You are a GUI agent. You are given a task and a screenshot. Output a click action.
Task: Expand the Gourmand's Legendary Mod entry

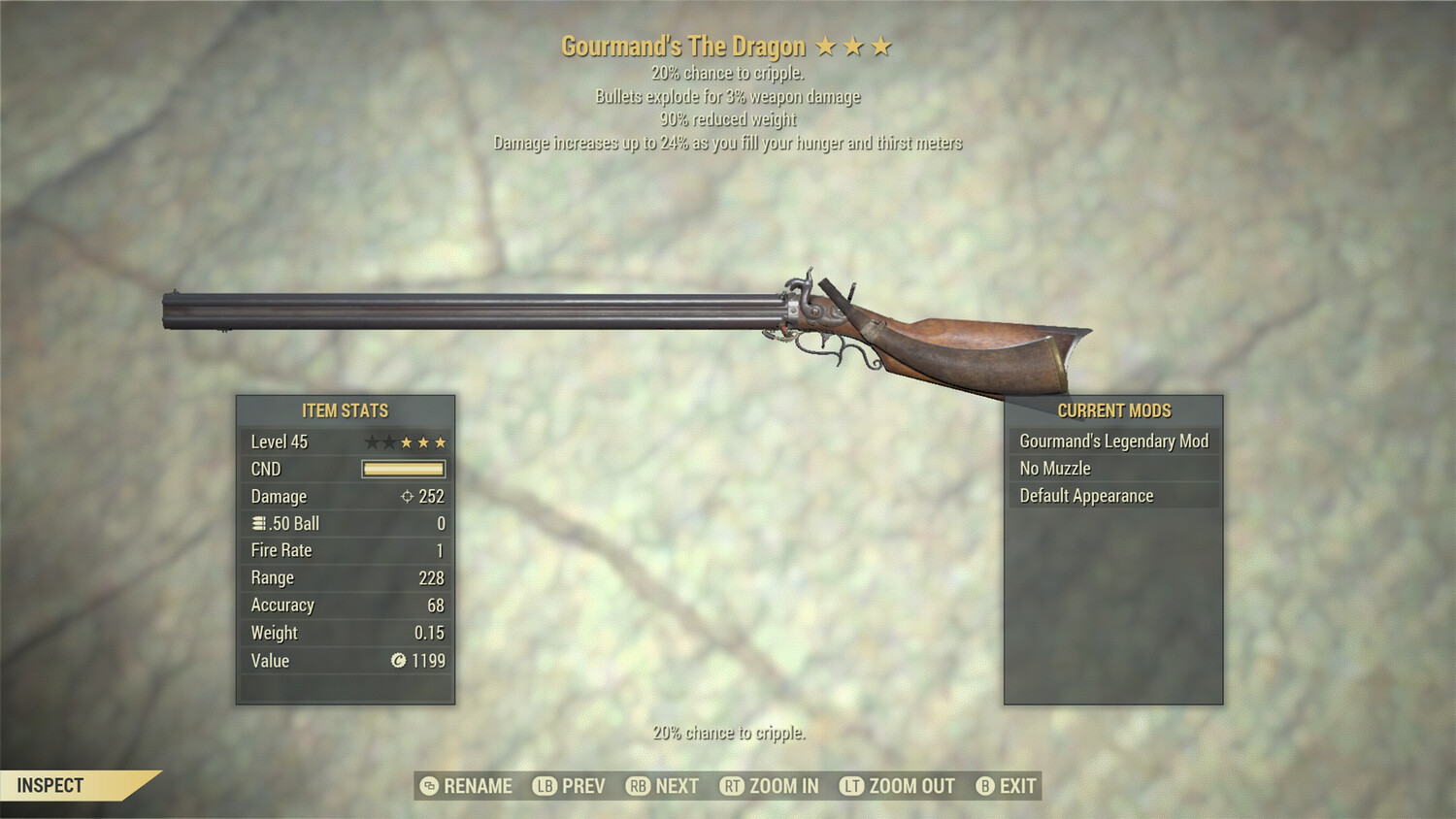1112,441
